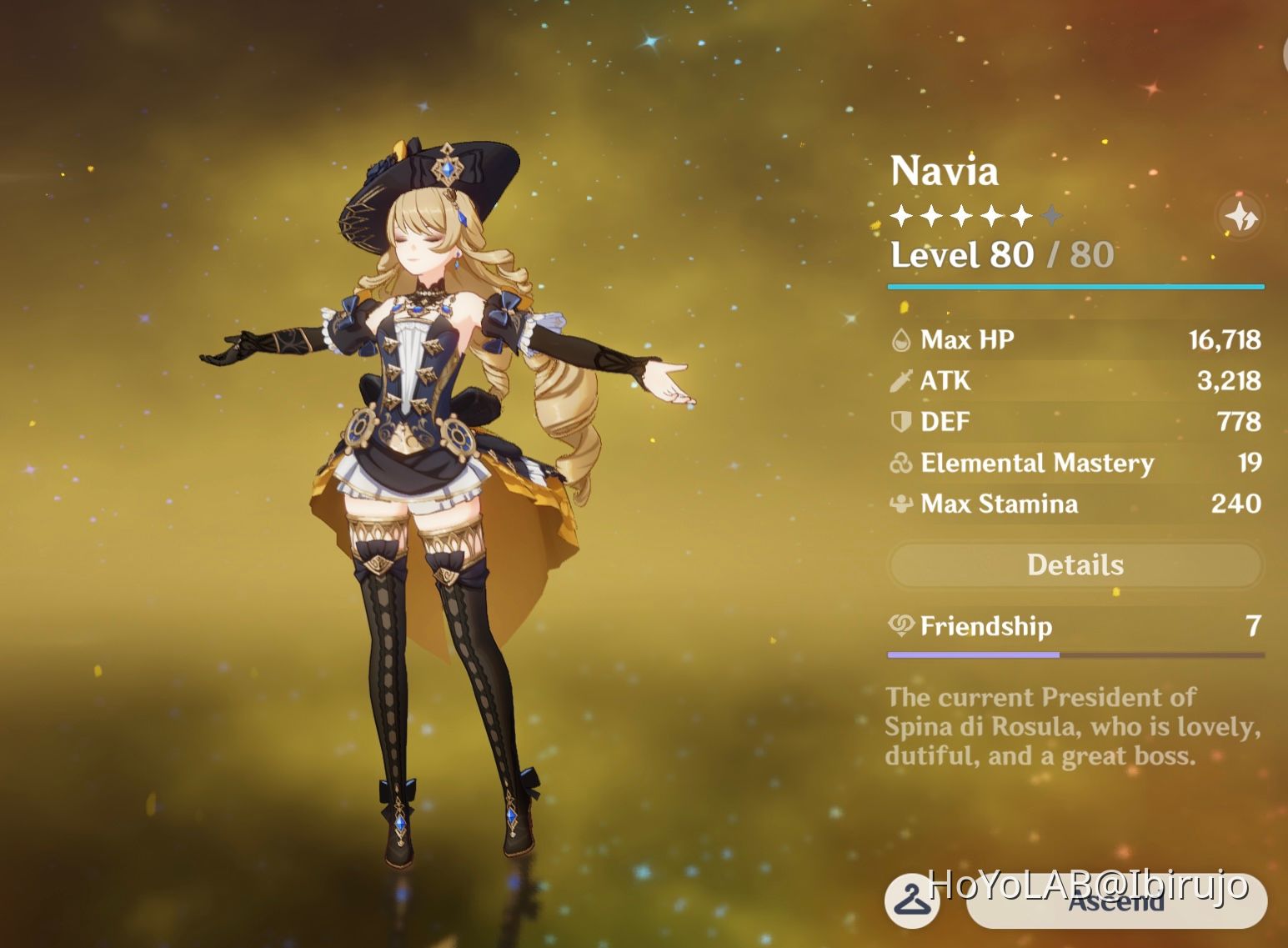Click the five-star rating row
Image resolution: width=1288 pixels, height=948 pixels.
(x=973, y=215)
